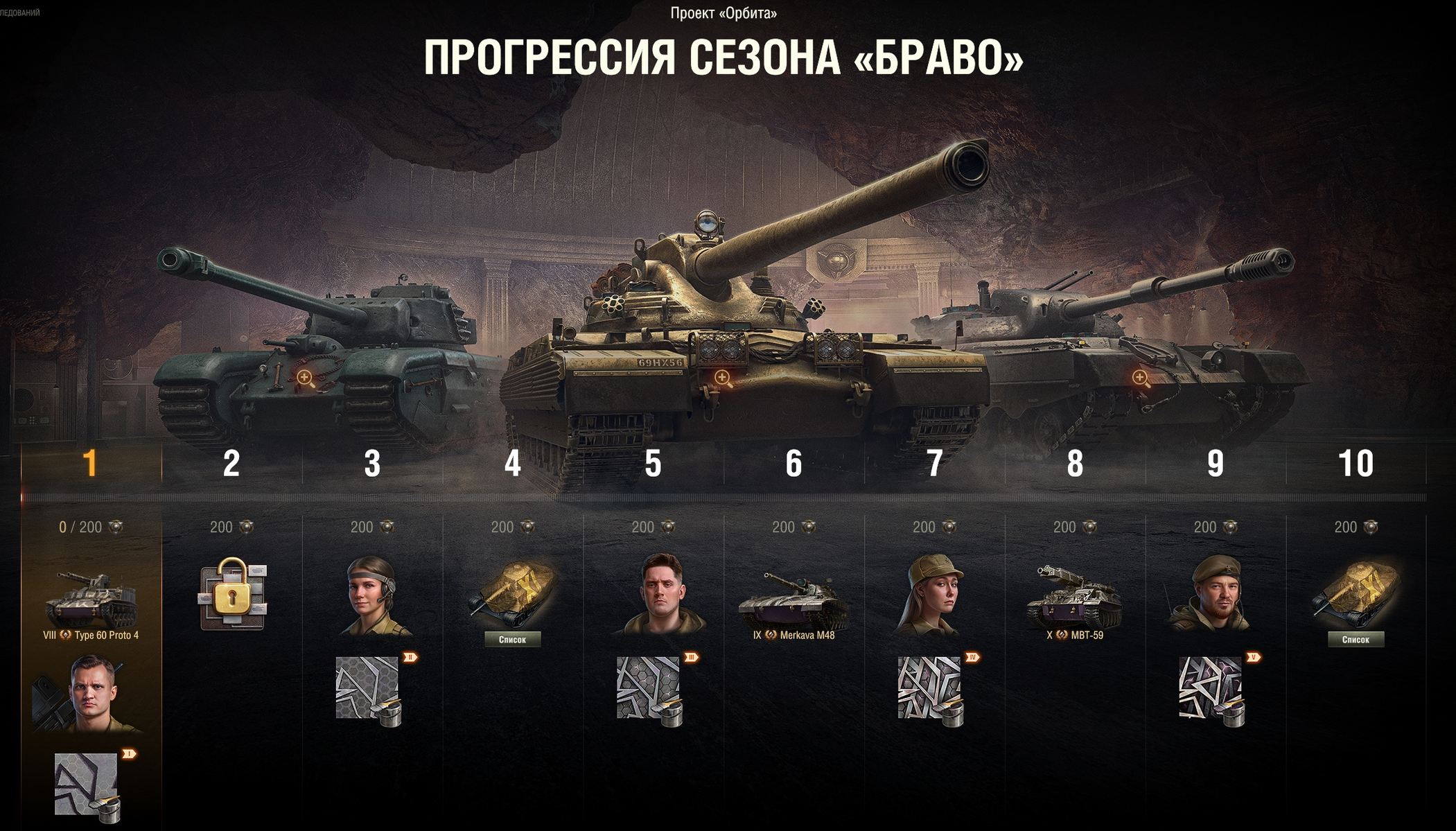This screenshot has width=1456, height=831.
Task: Choose the style reward marked III
Action: click(649, 690)
